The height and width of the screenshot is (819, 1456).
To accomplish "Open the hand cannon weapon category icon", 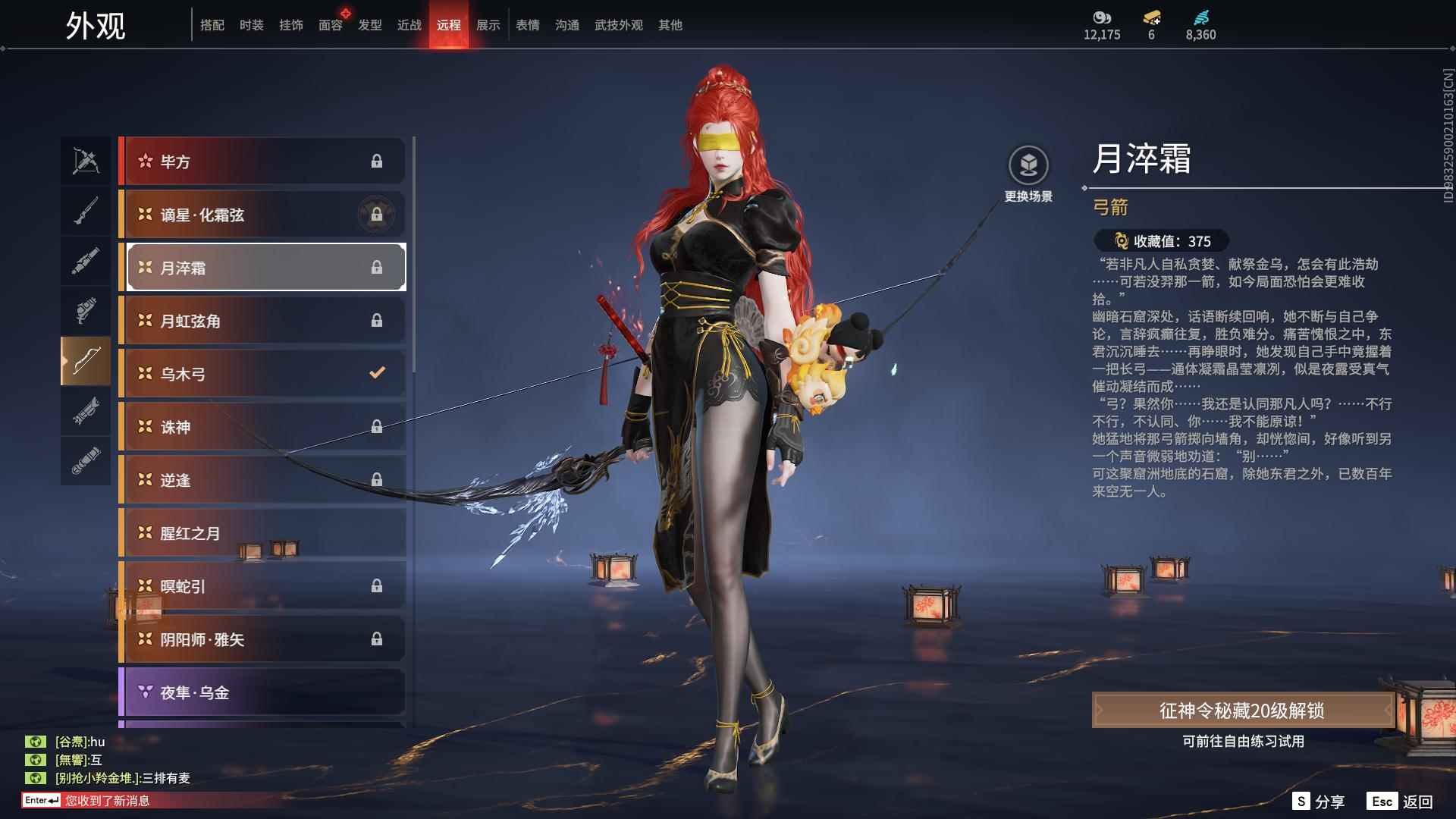I will pyautogui.click(x=86, y=260).
